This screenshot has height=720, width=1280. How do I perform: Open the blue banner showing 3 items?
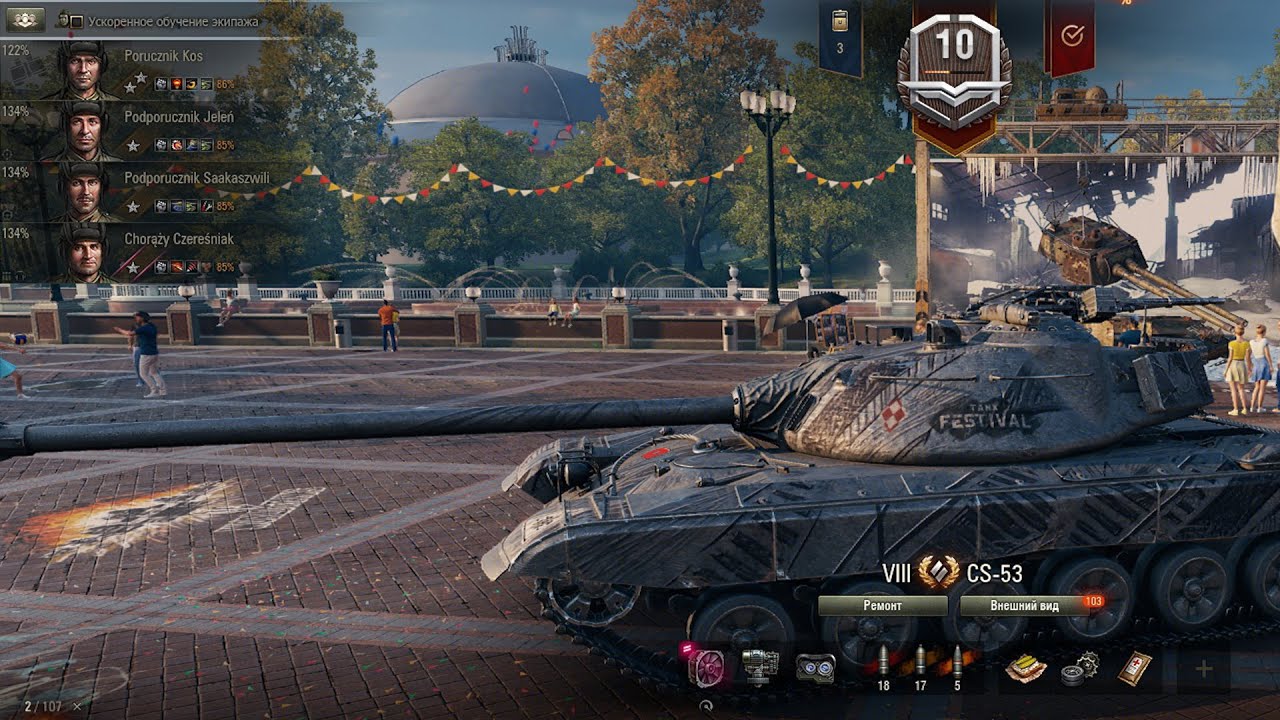click(840, 37)
